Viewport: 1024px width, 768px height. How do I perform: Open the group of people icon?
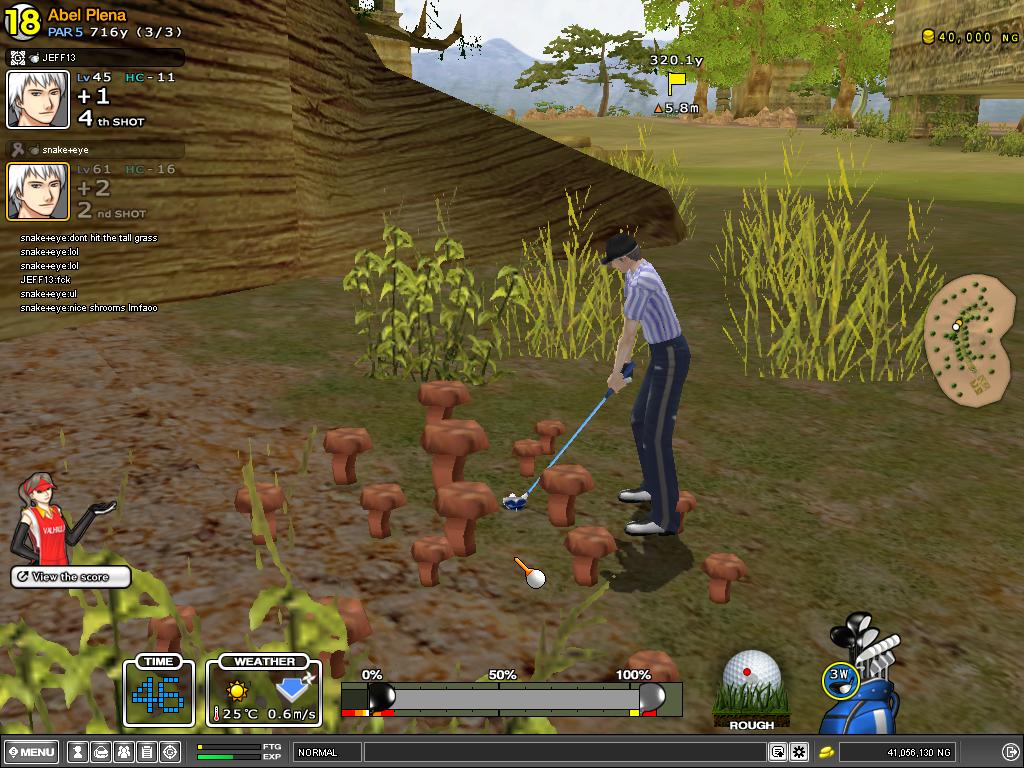tap(124, 752)
